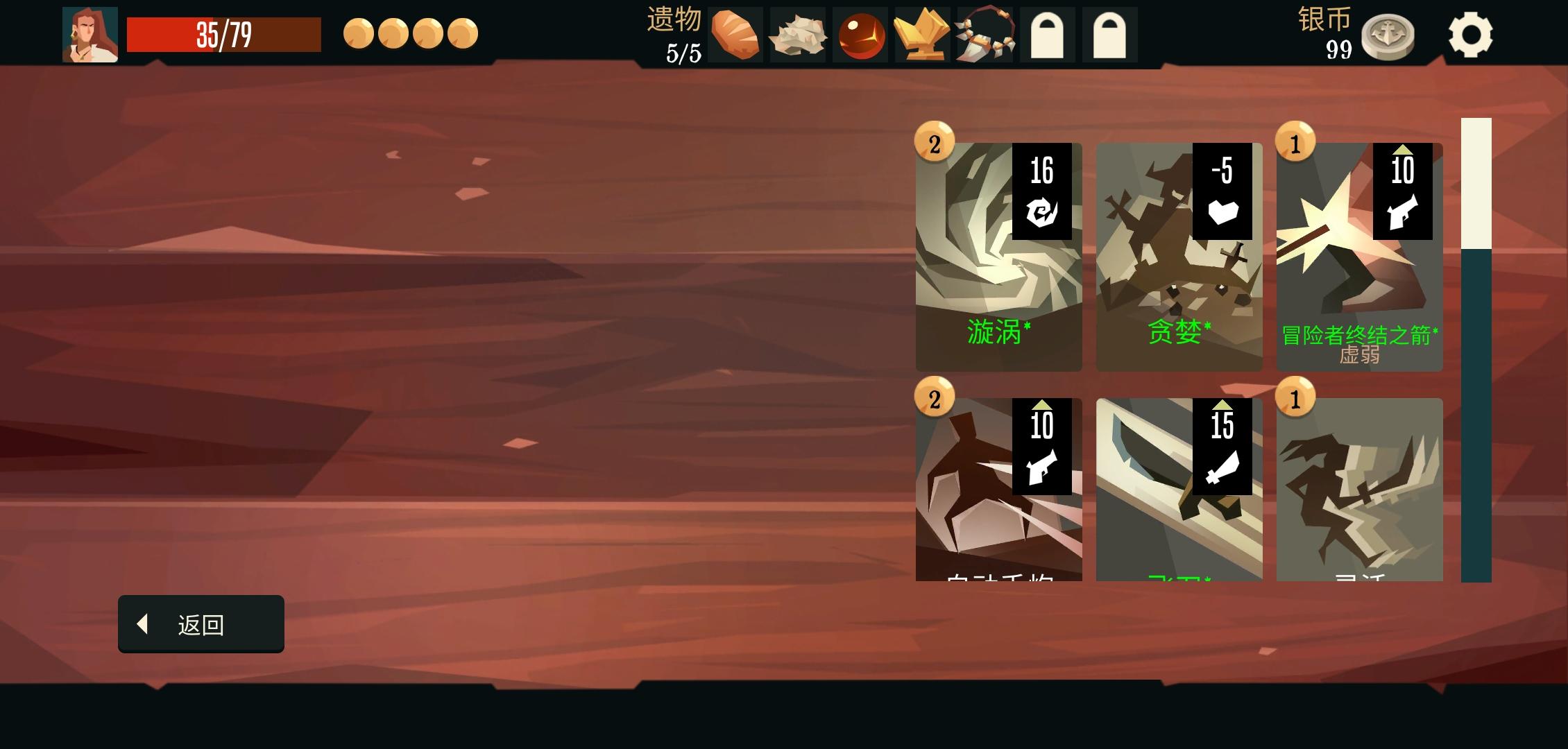View the golden crown relic
This screenshot has width=1568, height=749.
[920, 33]
